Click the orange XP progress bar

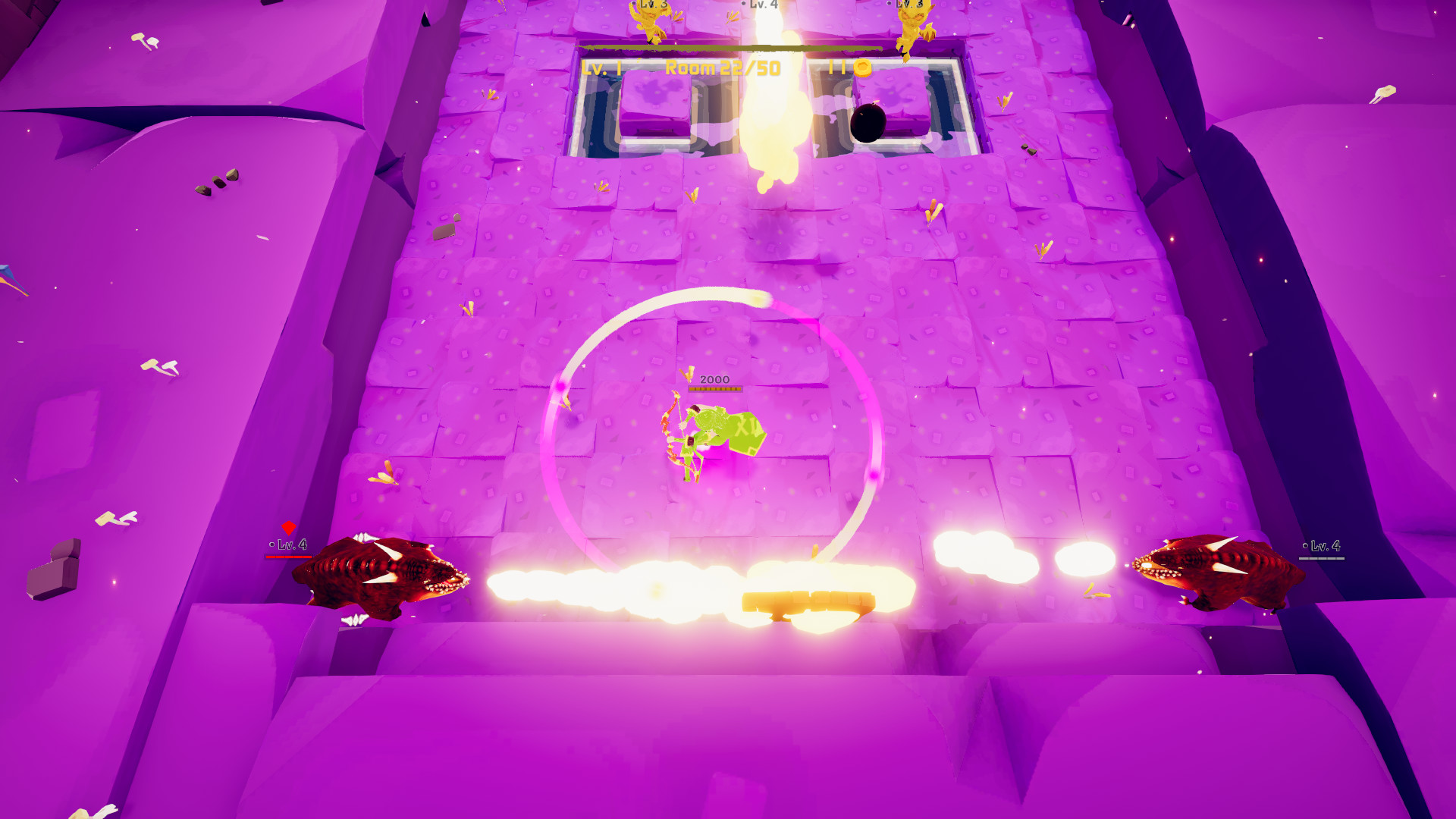tap(714, 388)
